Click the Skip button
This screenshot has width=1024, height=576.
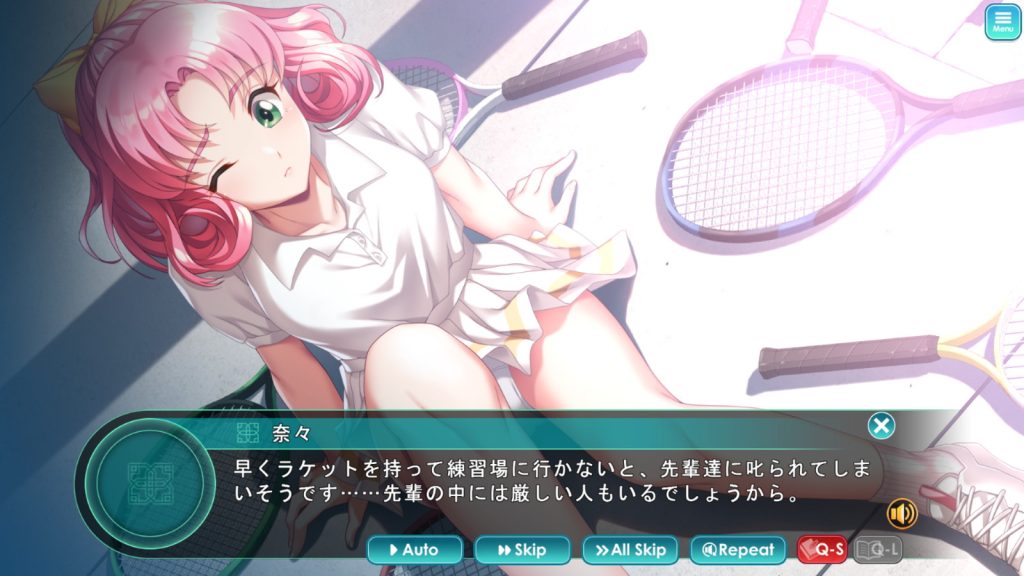coord(522,550)
